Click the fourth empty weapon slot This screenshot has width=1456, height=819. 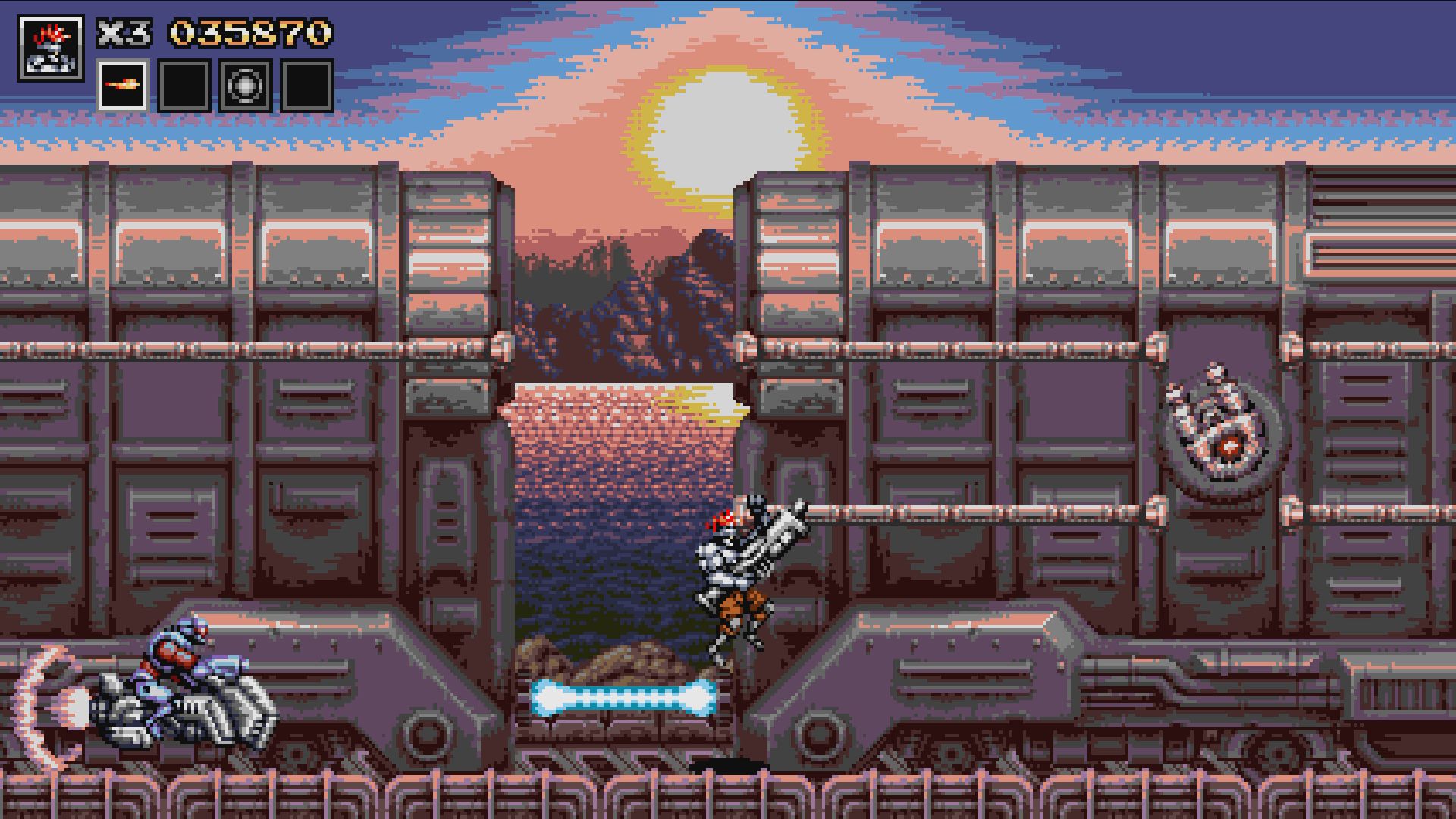pyautogui.click(x=305, y=86)
